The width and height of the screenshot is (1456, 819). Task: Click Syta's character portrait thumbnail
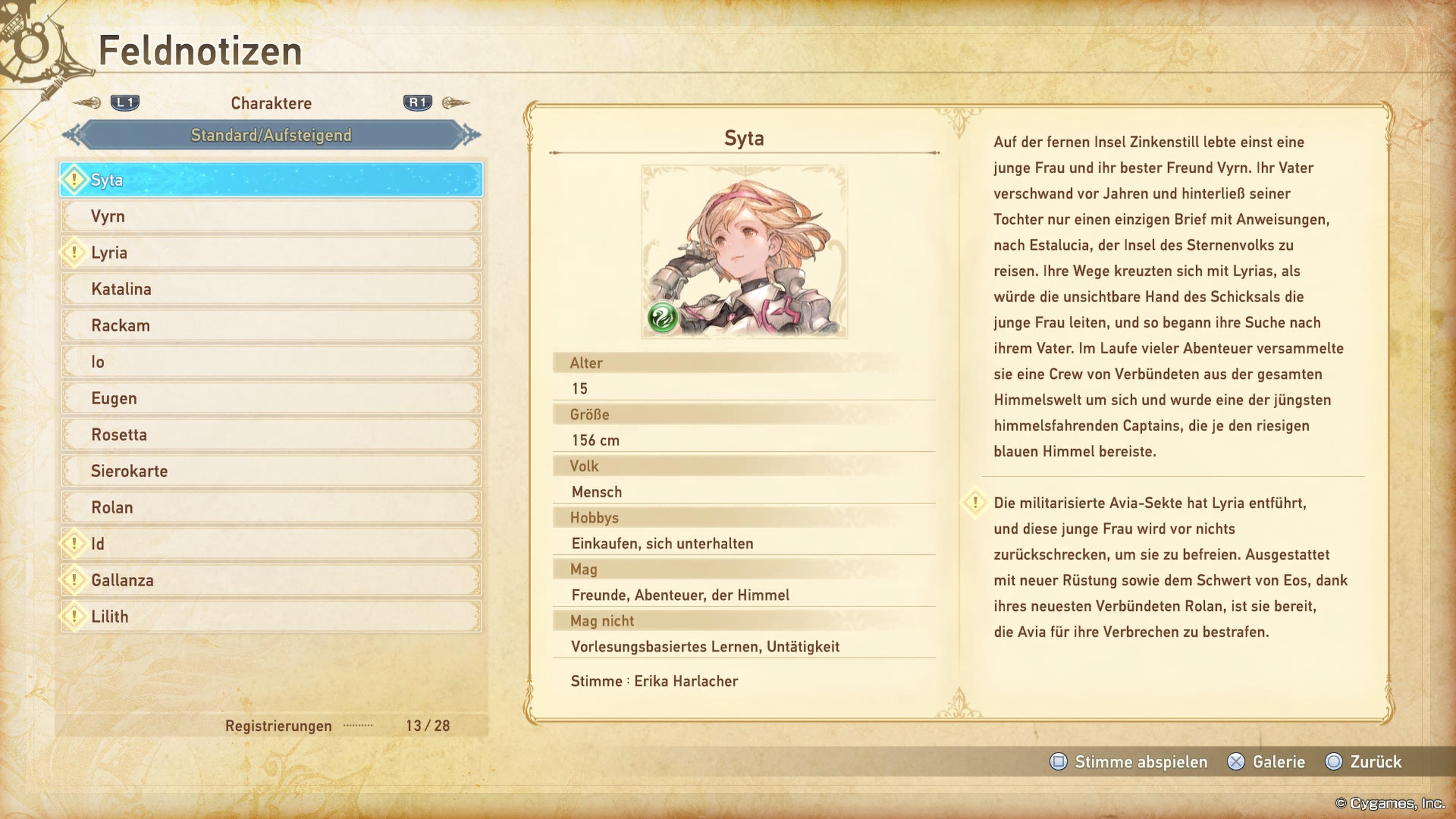pyautogui.click(x=744, y=250)
